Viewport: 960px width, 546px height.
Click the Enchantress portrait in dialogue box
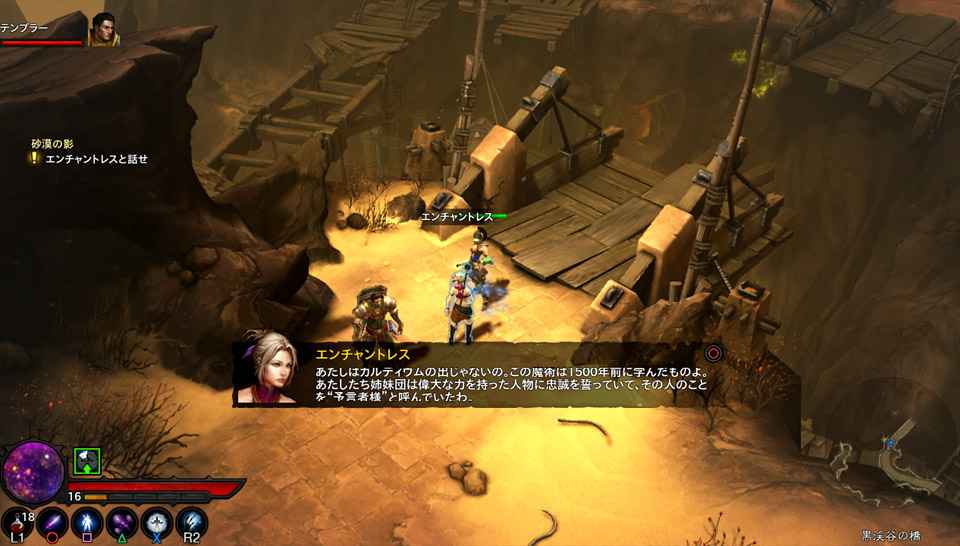[x=266, y=368]
